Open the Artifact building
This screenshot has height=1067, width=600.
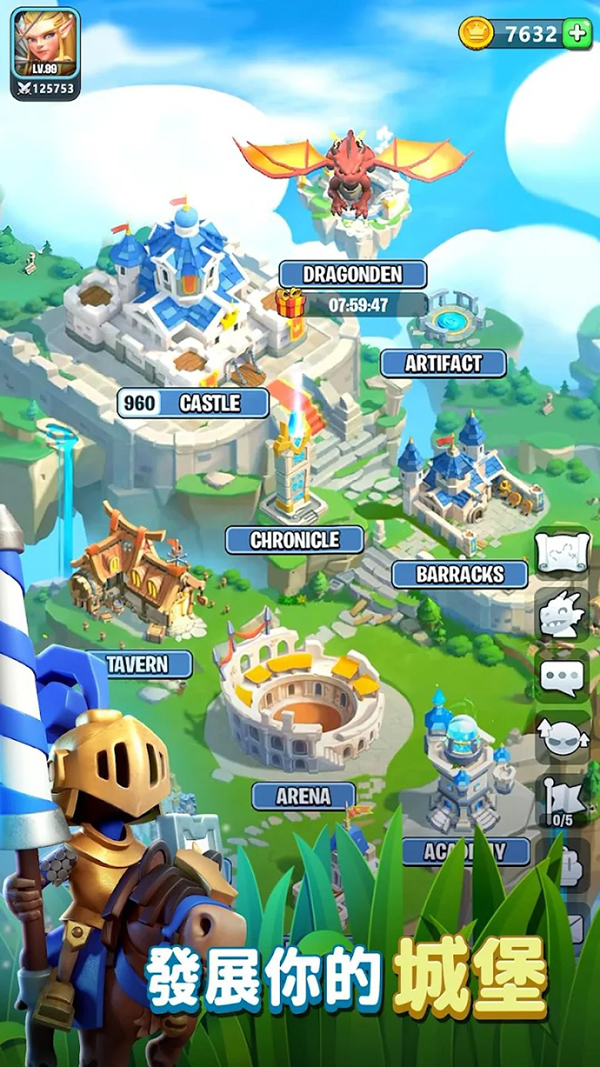(443, 364)
